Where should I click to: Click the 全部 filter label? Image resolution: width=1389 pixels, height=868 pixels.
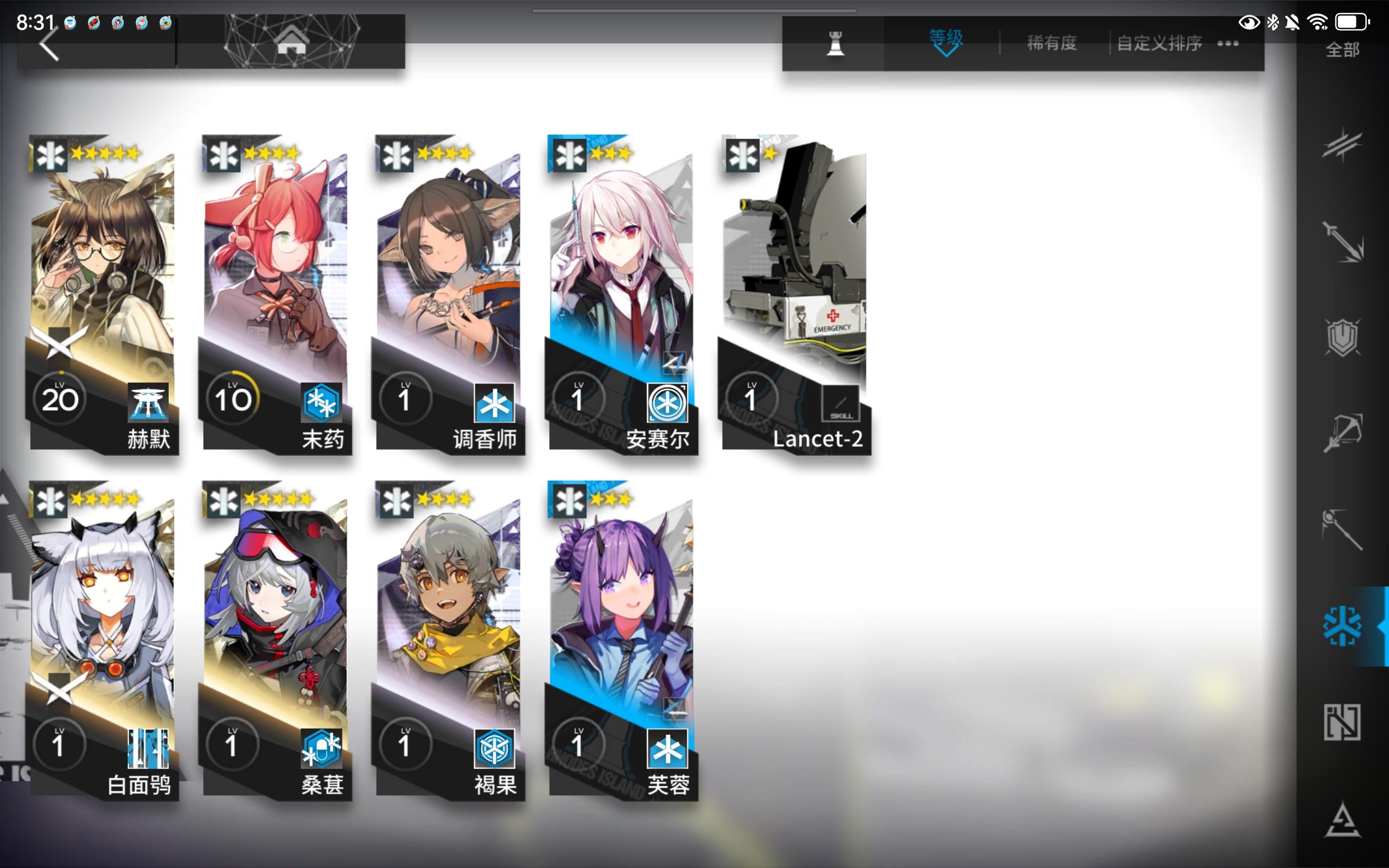click(1342, 50)
